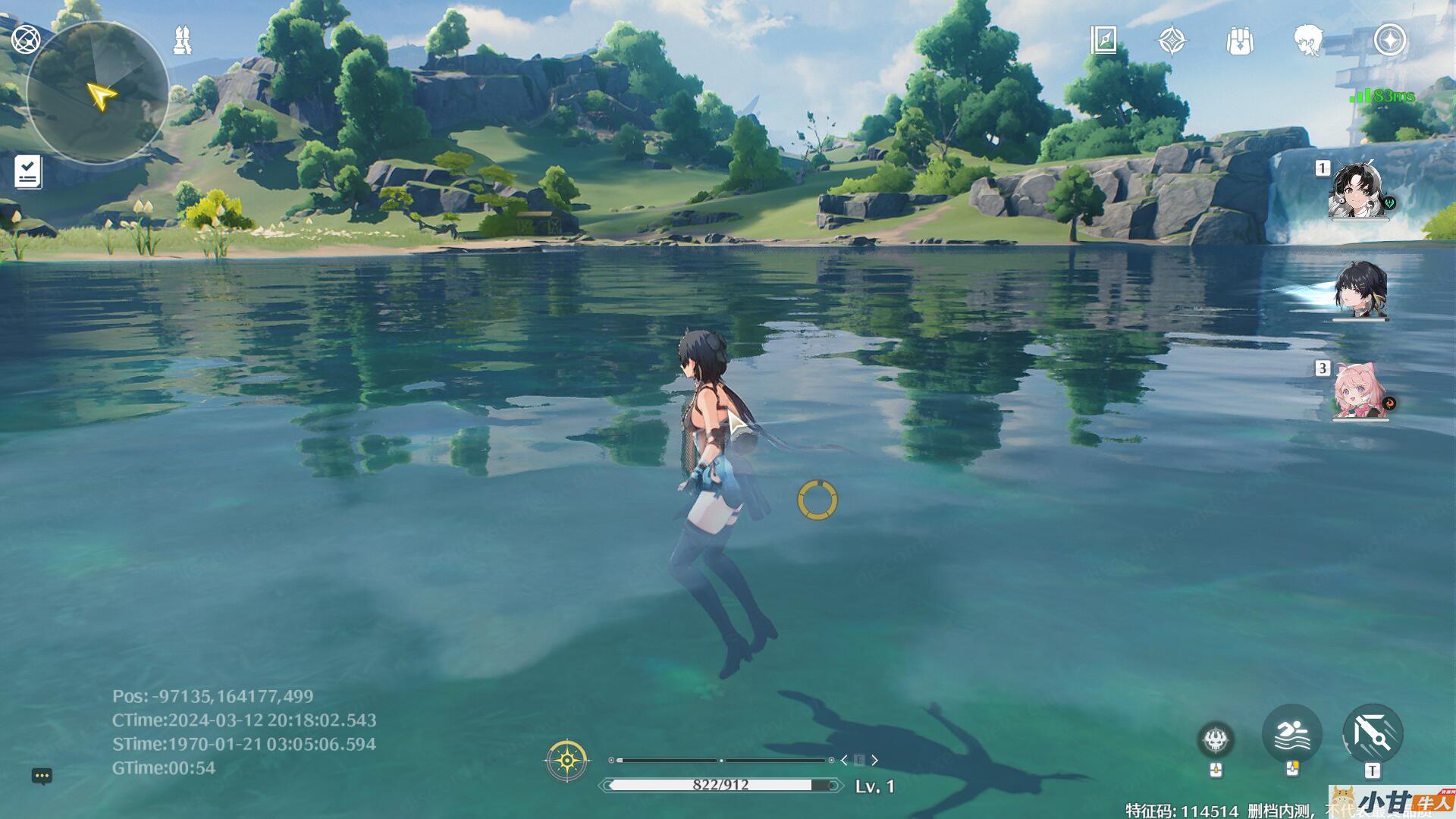Open the chat bubble icon
This screenshot has width=1456, height=819.
[42, 776]
